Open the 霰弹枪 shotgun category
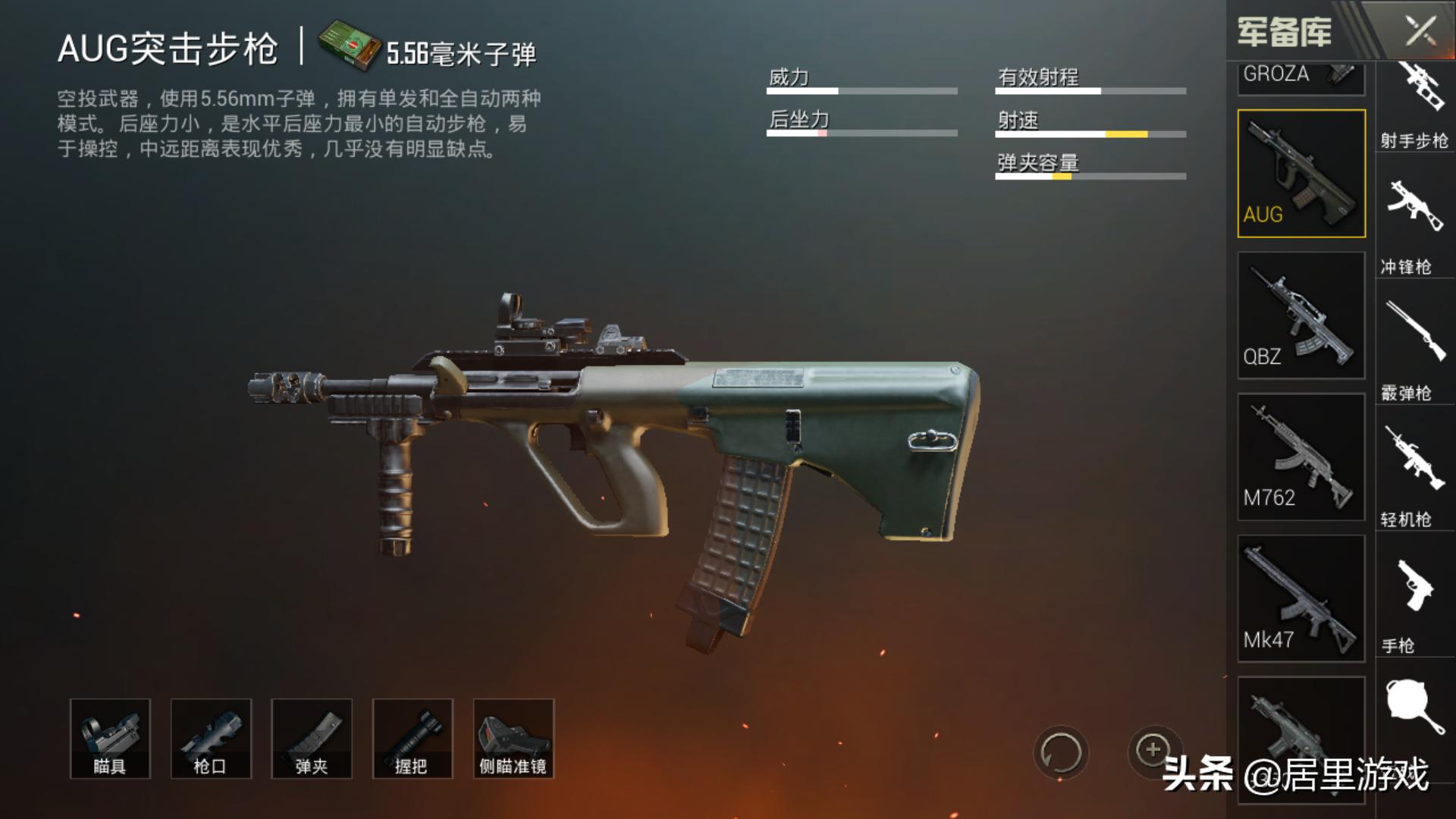 [1414, 353]
